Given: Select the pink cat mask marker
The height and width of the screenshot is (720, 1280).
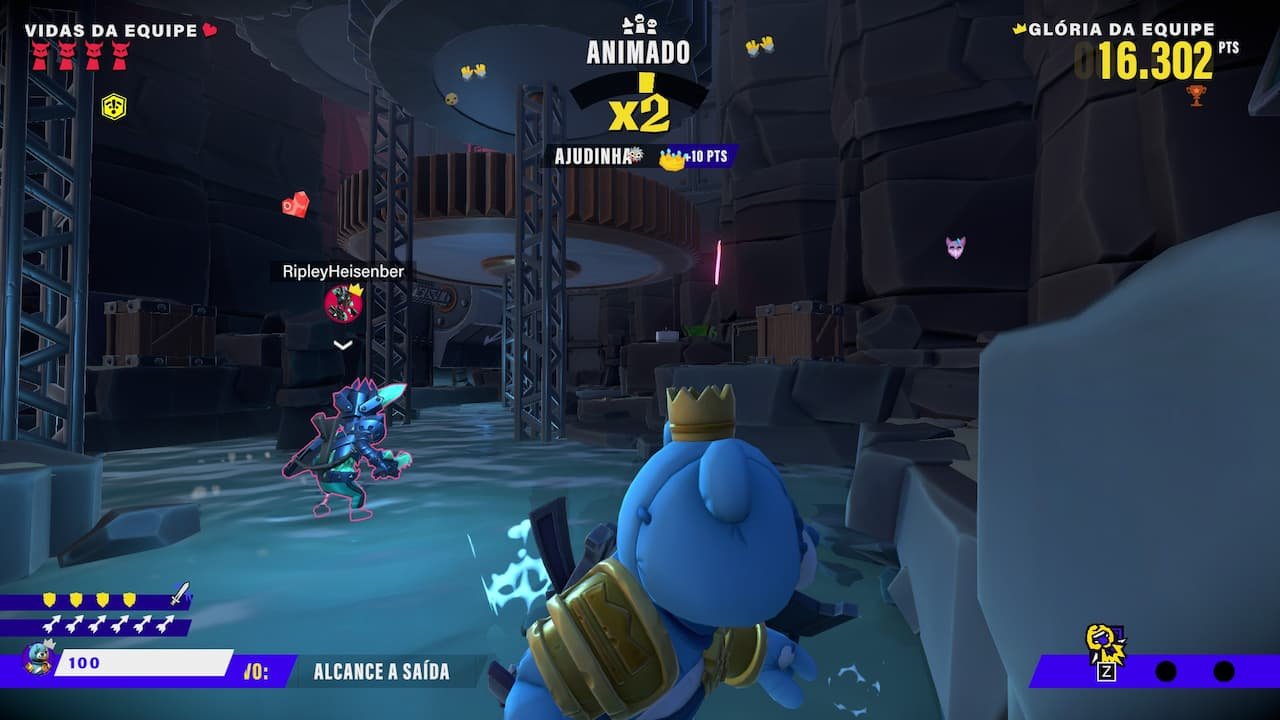Looking at the screenshot, I should tap(956, 247).
